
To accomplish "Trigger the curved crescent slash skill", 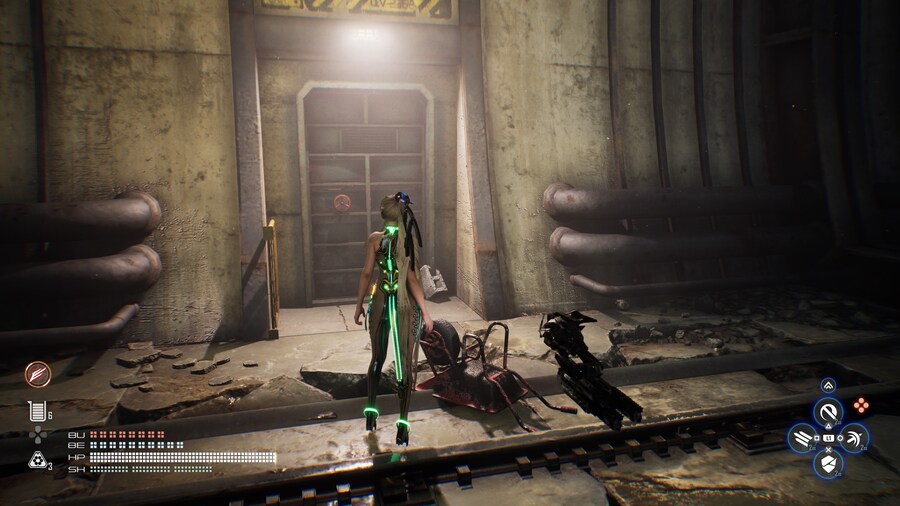I will tap(855, 437).
